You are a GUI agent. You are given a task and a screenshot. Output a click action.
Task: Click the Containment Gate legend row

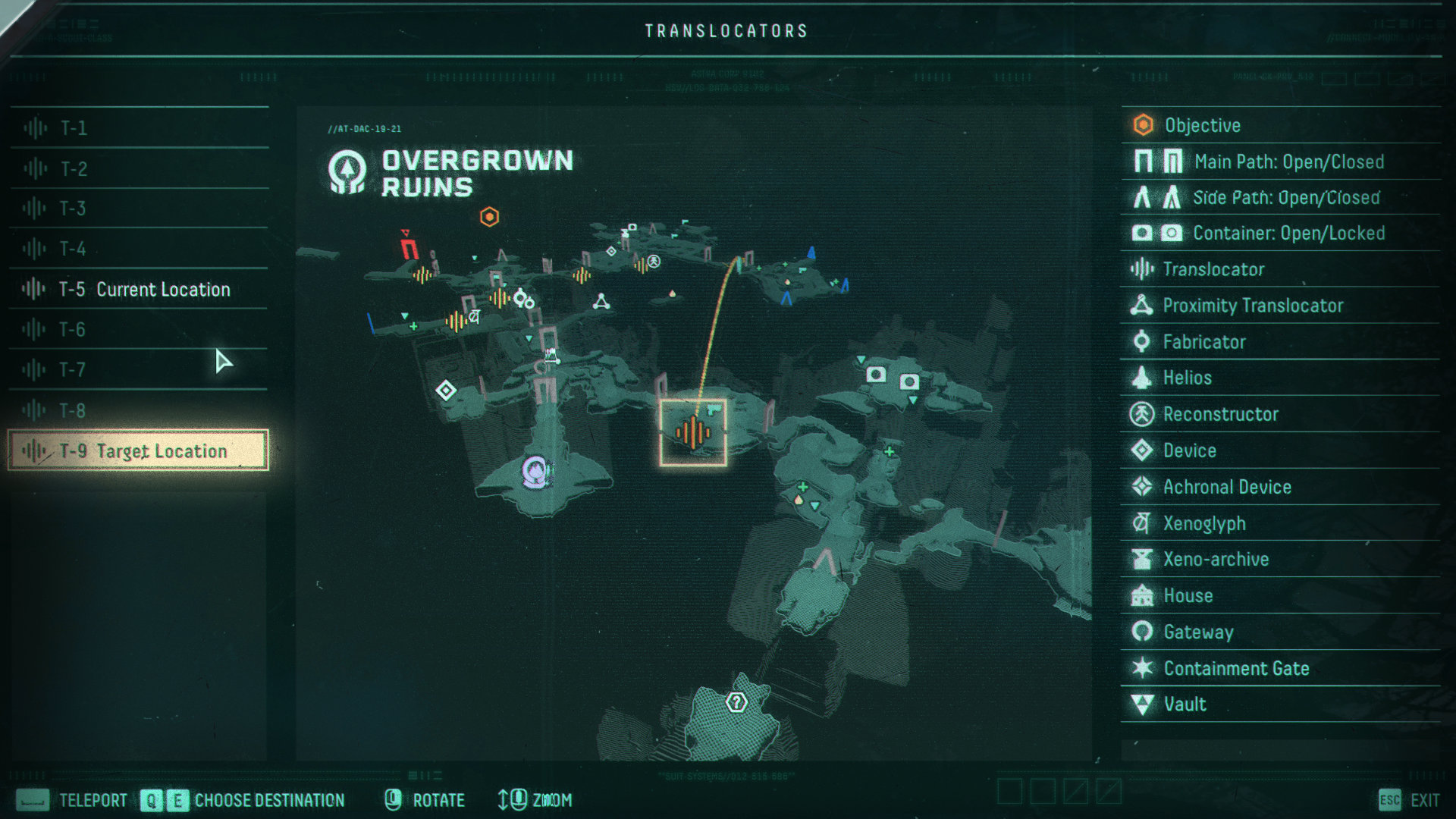(1236, 668)
